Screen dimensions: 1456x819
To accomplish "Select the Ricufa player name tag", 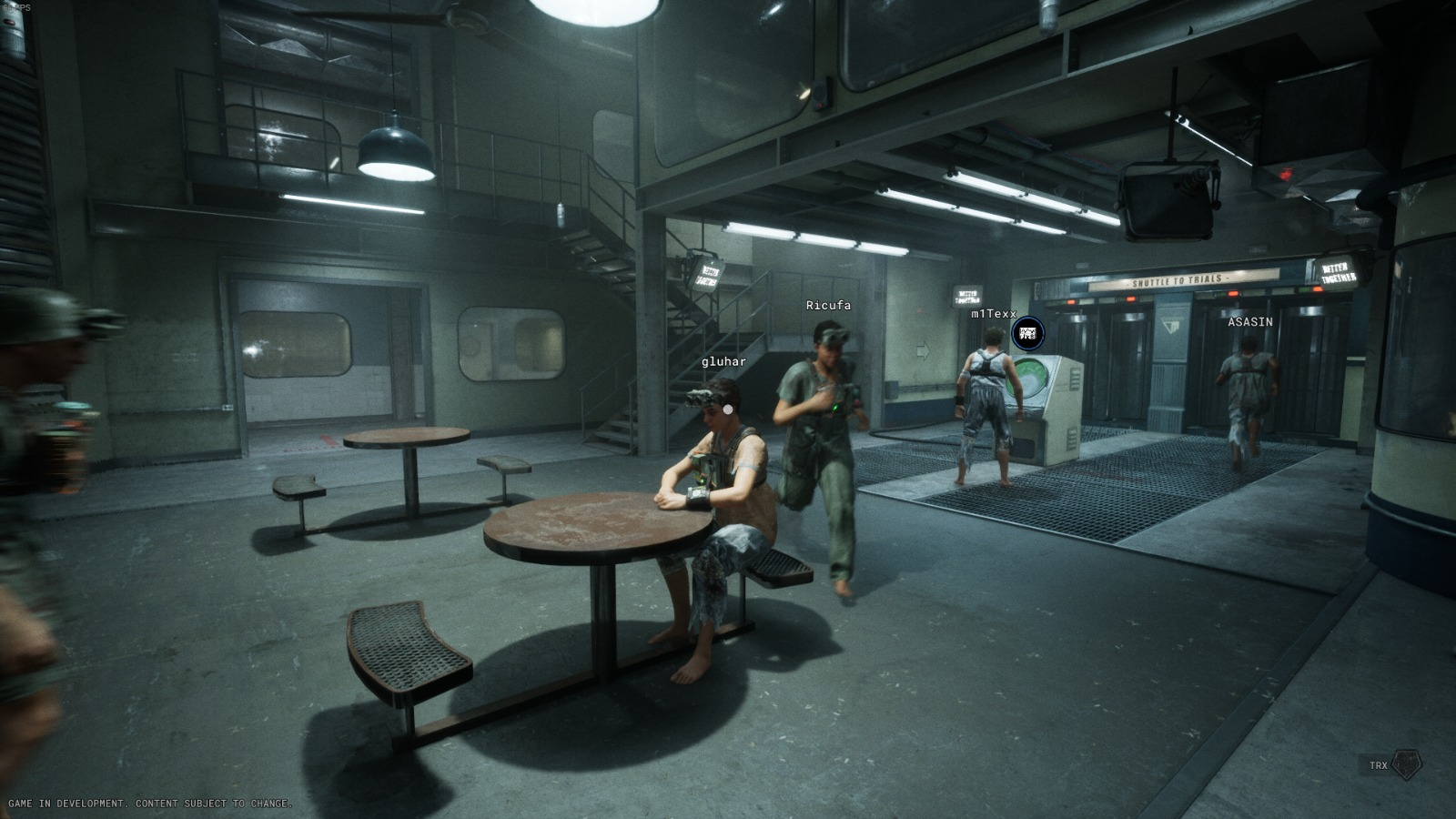I will coord(828,306).
